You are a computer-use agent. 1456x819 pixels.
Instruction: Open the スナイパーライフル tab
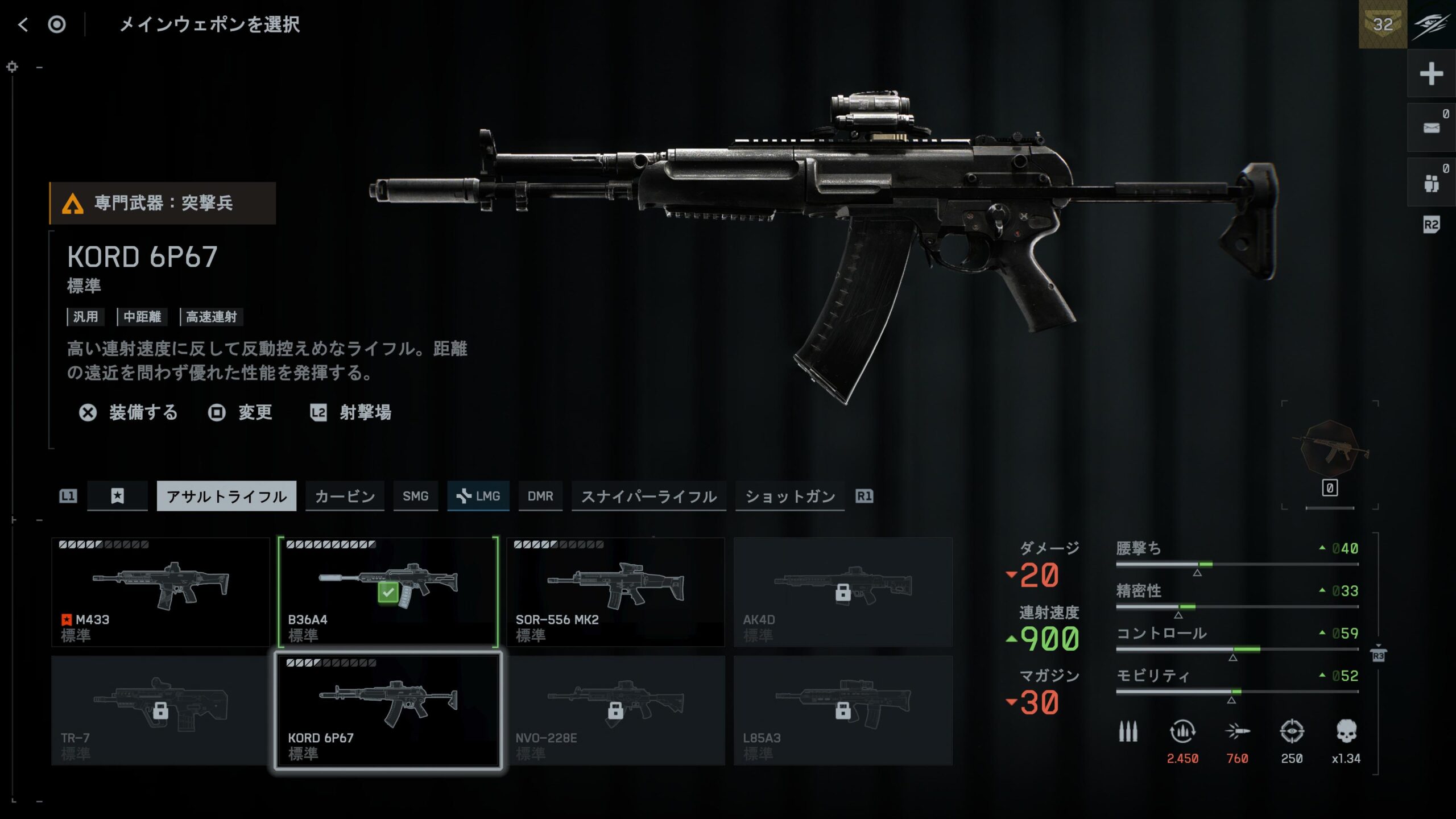pos(648,496)
